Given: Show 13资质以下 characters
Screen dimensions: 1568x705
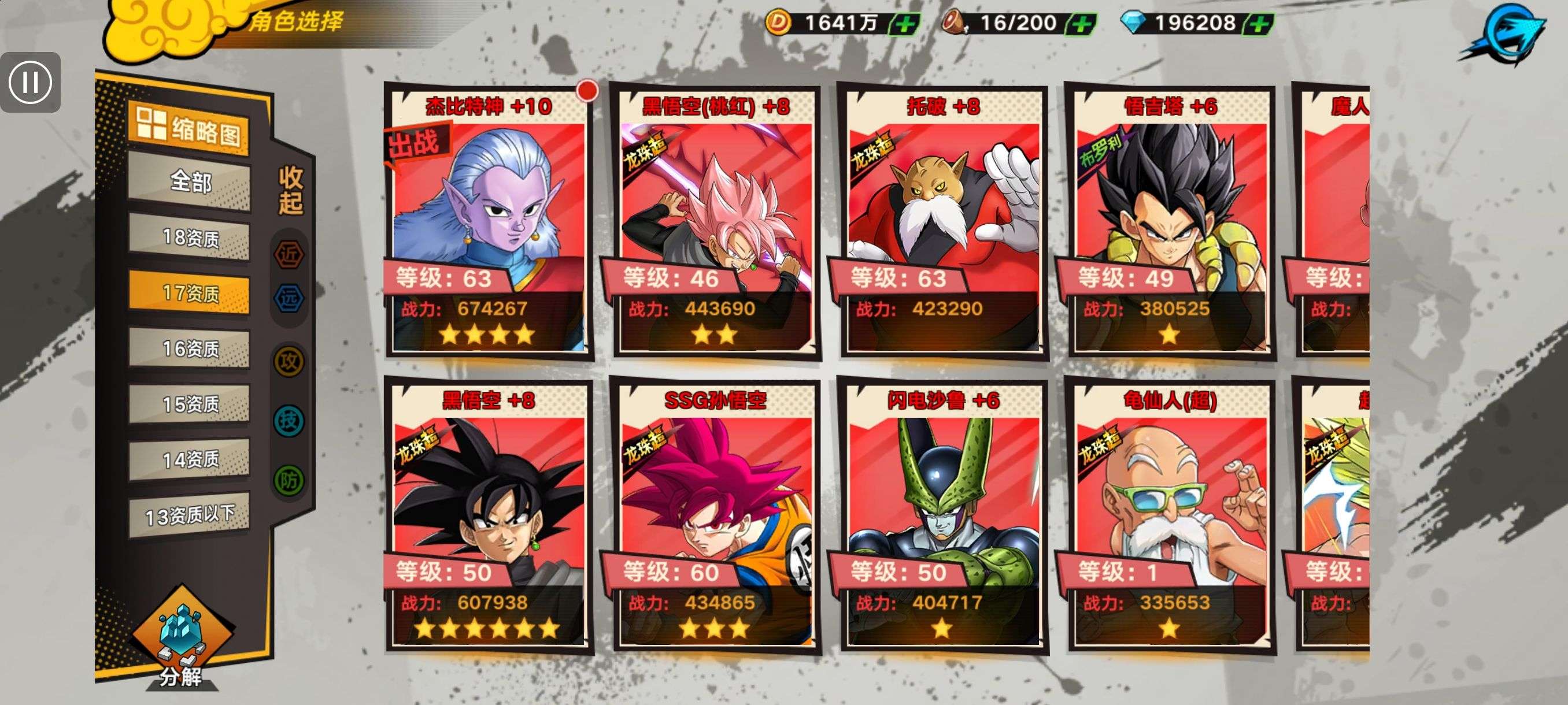Looking at the screenshot, I should tap(190, 515).
